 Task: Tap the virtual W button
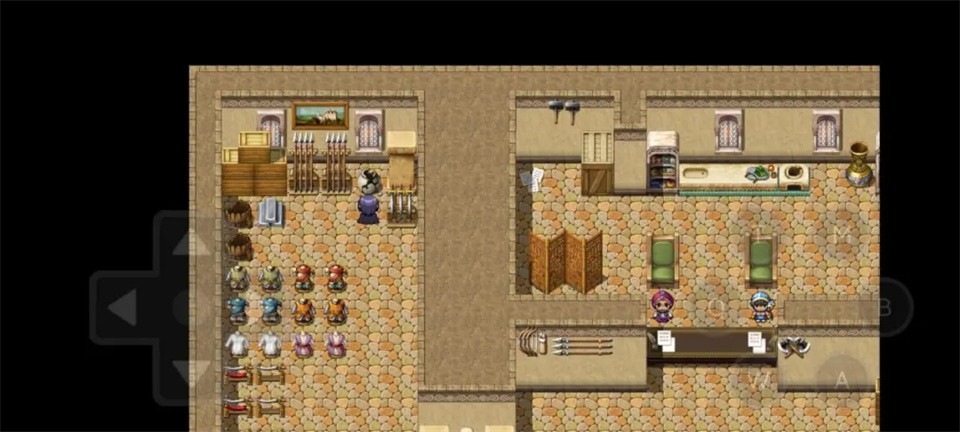click(760, 380)
